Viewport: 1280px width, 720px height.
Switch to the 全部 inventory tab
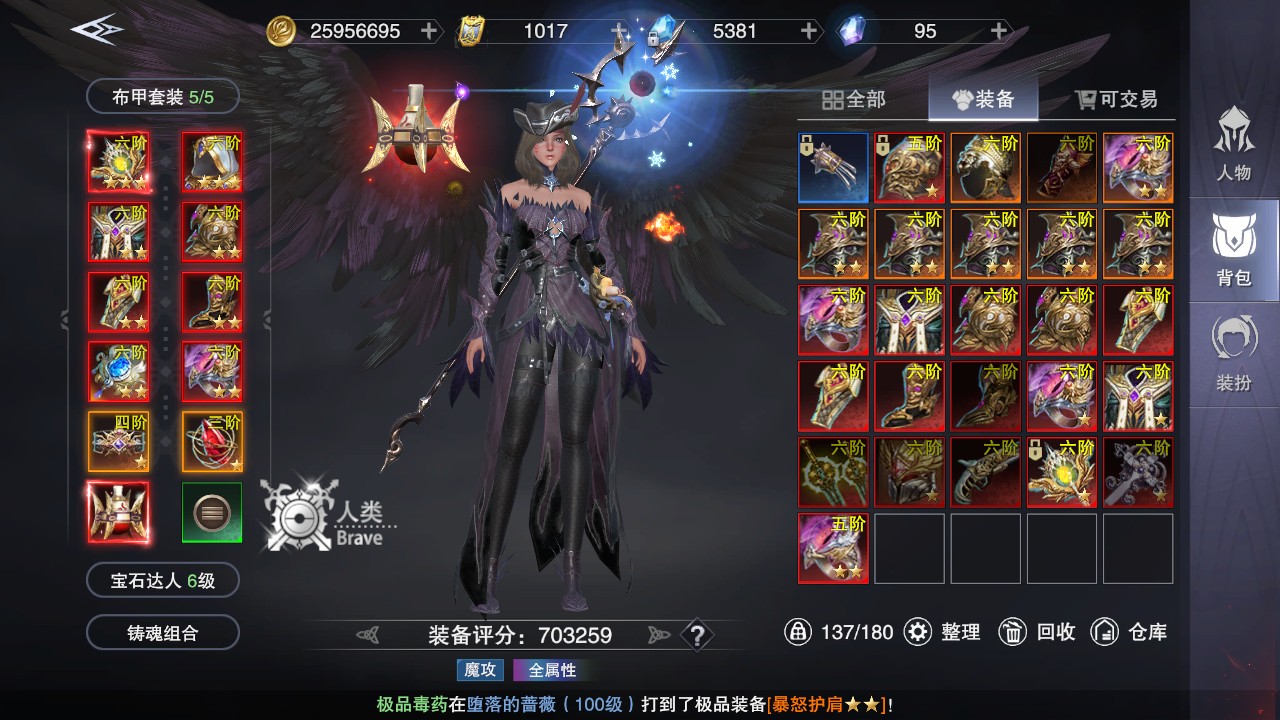(x=854, y=99)
